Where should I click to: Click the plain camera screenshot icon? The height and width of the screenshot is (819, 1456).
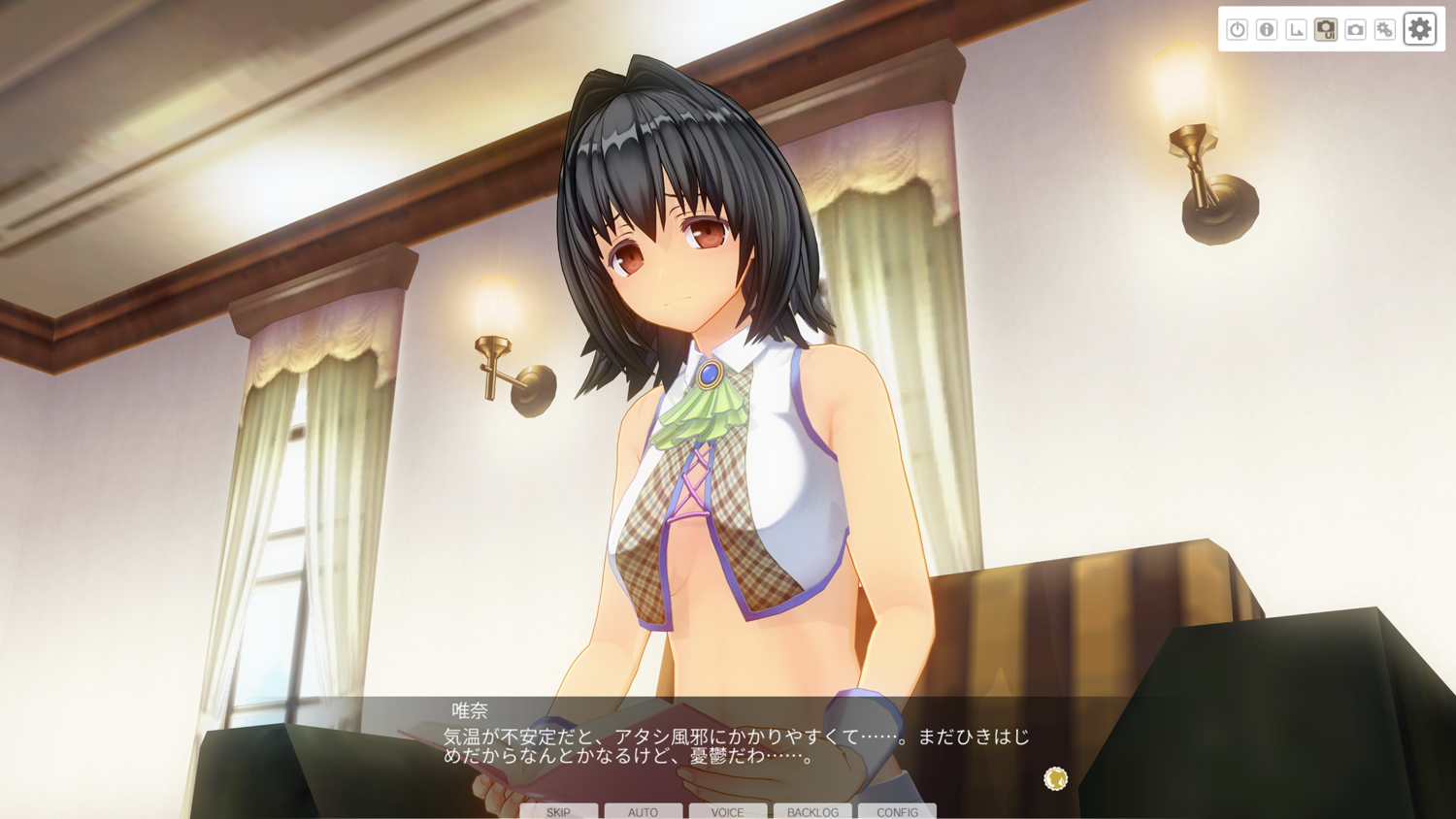(1355, 29)
